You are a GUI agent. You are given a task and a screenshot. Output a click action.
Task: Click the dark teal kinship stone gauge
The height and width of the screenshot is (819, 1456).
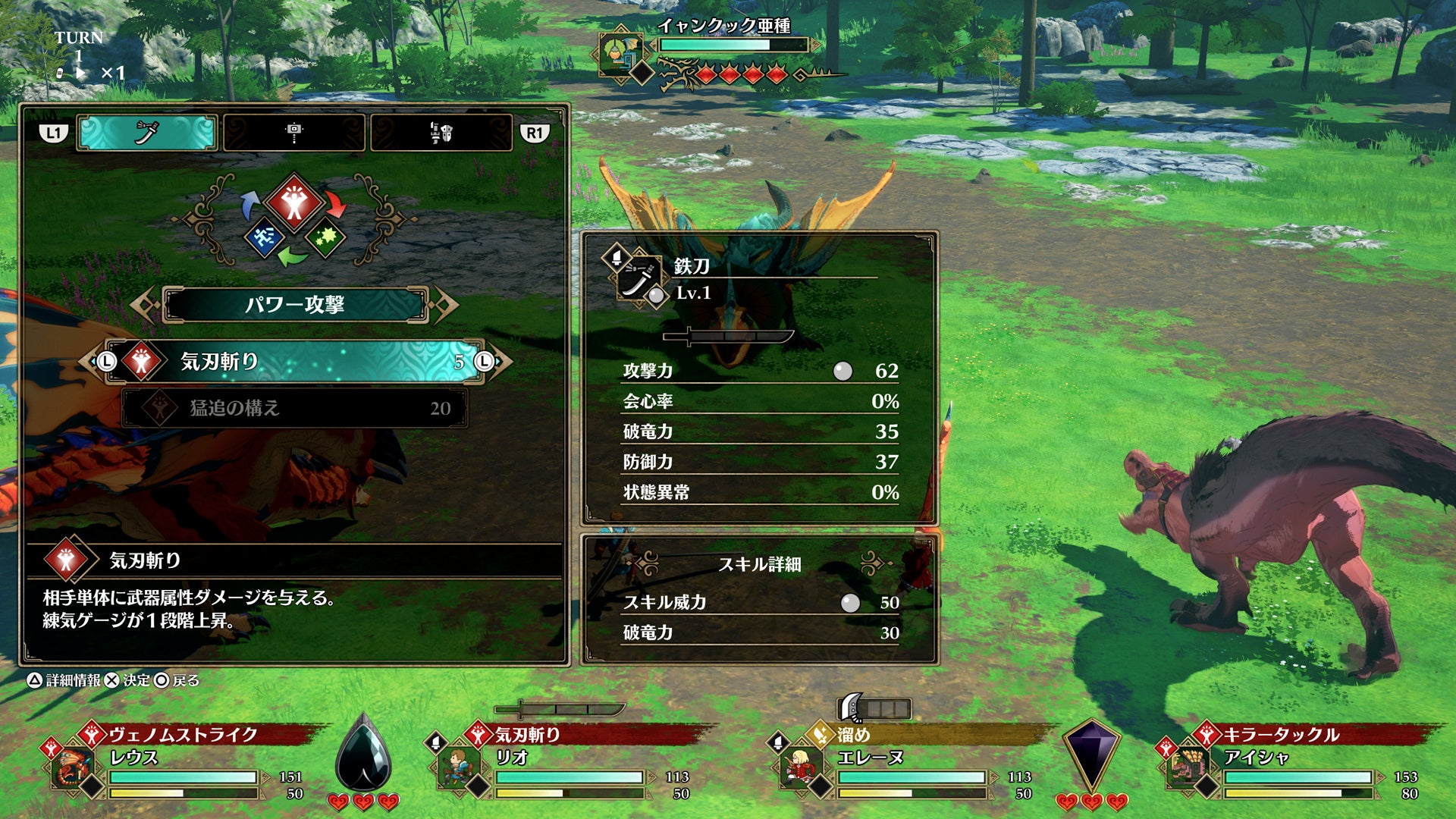tap(363, 755)
